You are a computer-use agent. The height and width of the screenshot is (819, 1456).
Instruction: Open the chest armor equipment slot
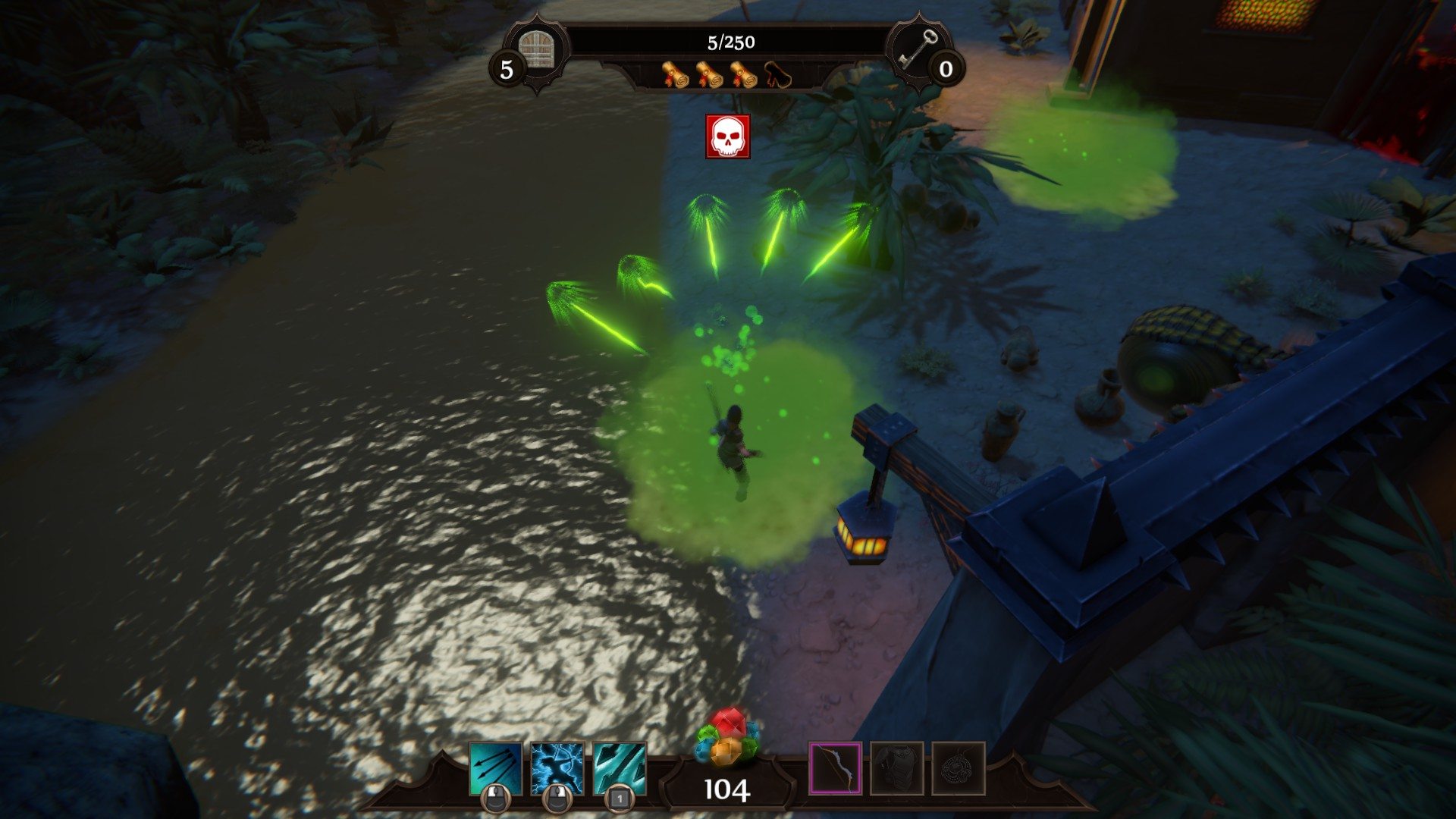[x=897, y=768]
